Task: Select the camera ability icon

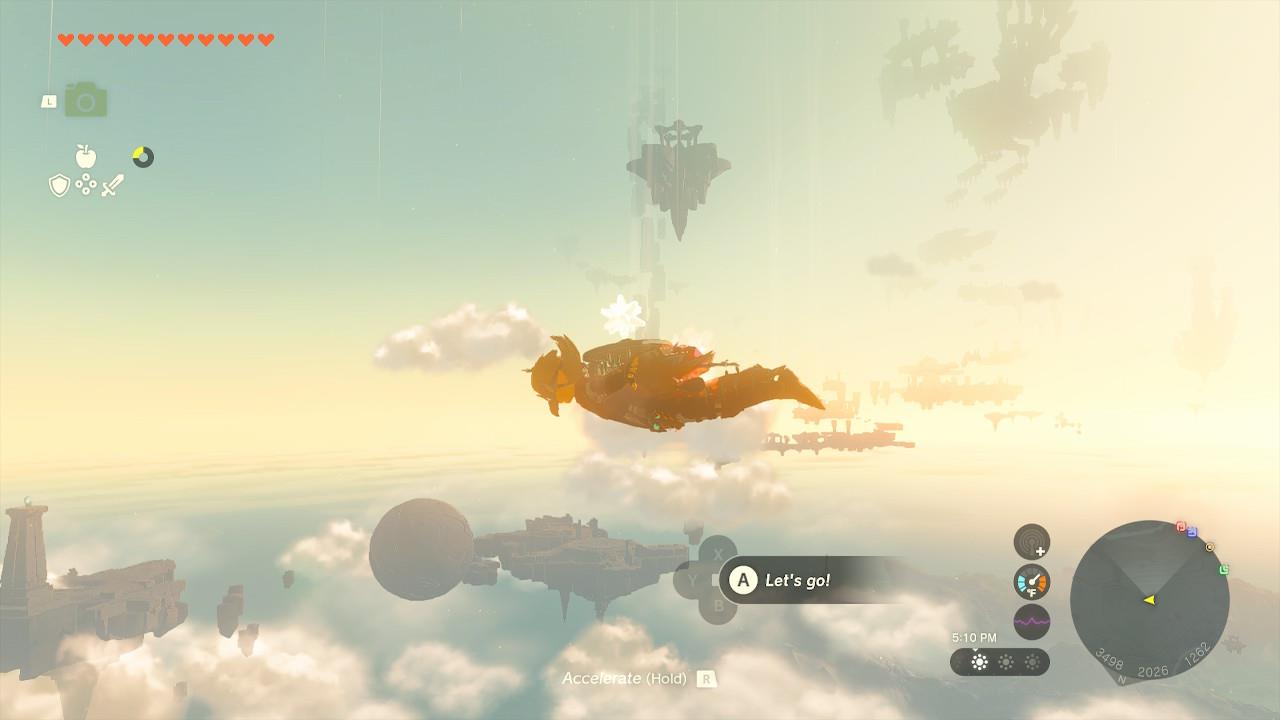Action: pyautogui.click(x=86, y=100)
